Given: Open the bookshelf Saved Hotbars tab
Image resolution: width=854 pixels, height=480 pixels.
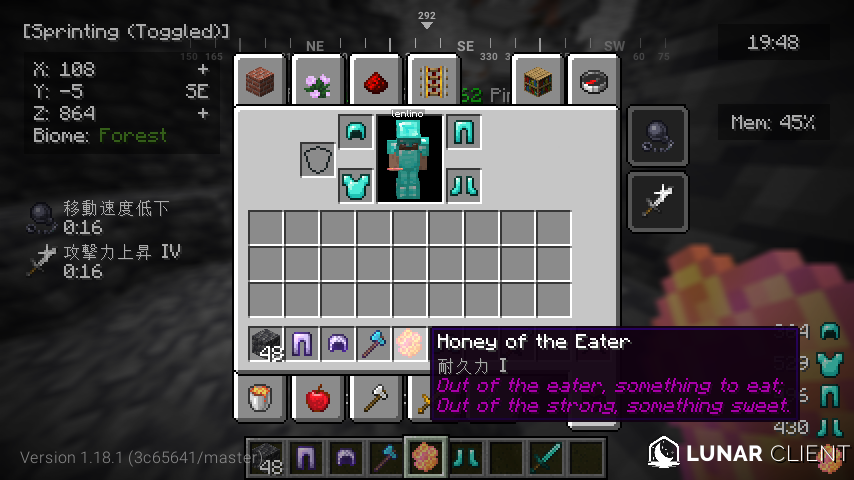Looking at the screenshot, I should pos(539,79).
